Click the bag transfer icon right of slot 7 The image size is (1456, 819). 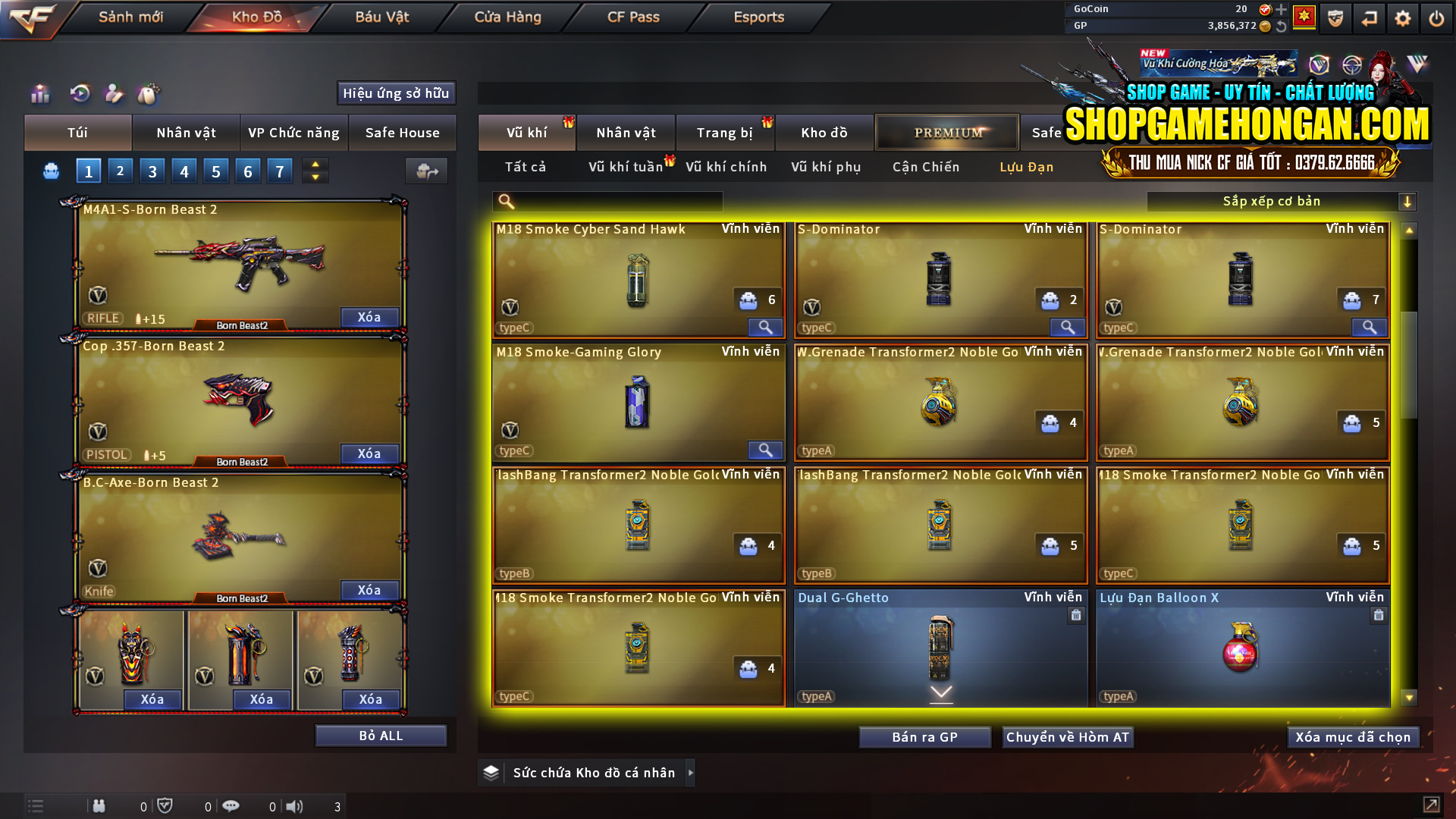click(426, 171)
